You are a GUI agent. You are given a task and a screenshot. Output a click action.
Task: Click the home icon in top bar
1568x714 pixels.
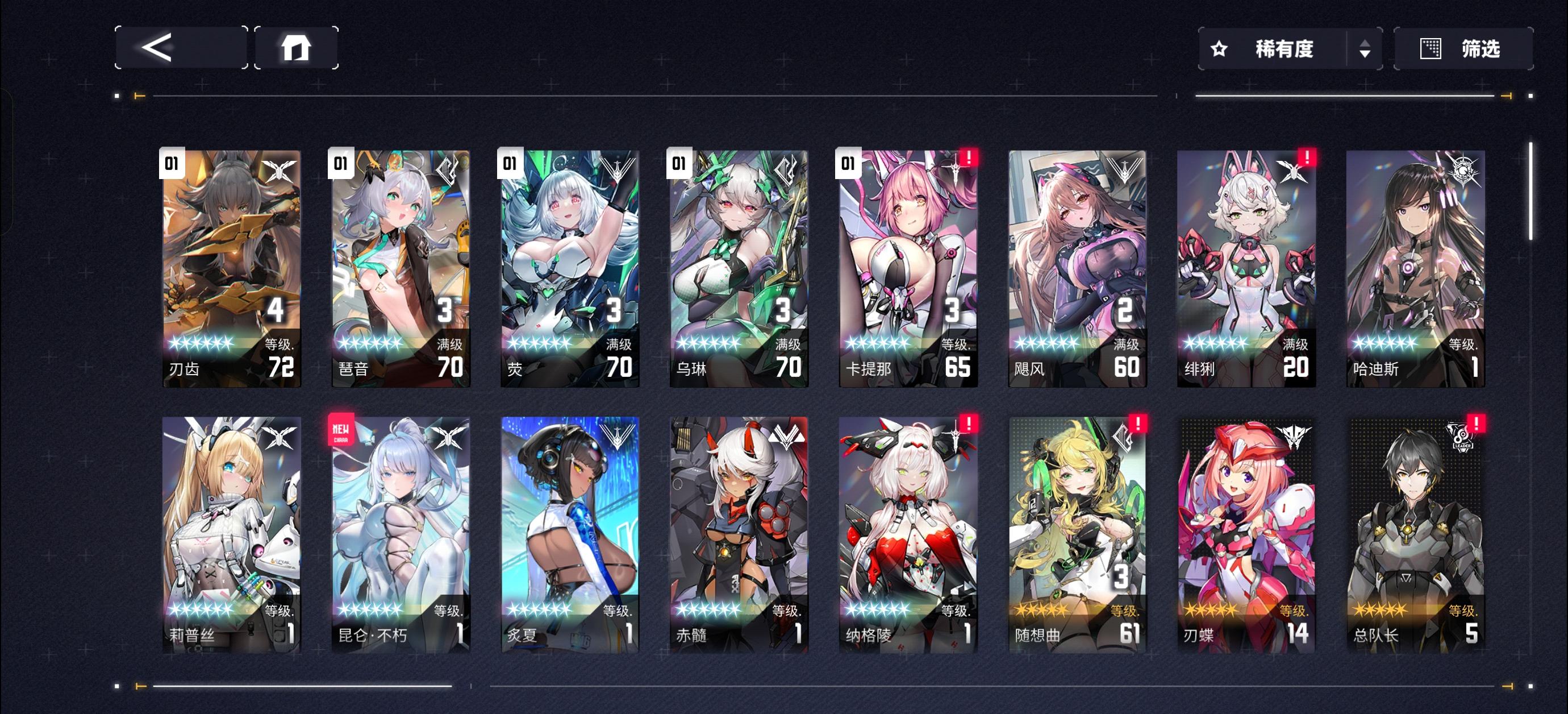(297, 48)
